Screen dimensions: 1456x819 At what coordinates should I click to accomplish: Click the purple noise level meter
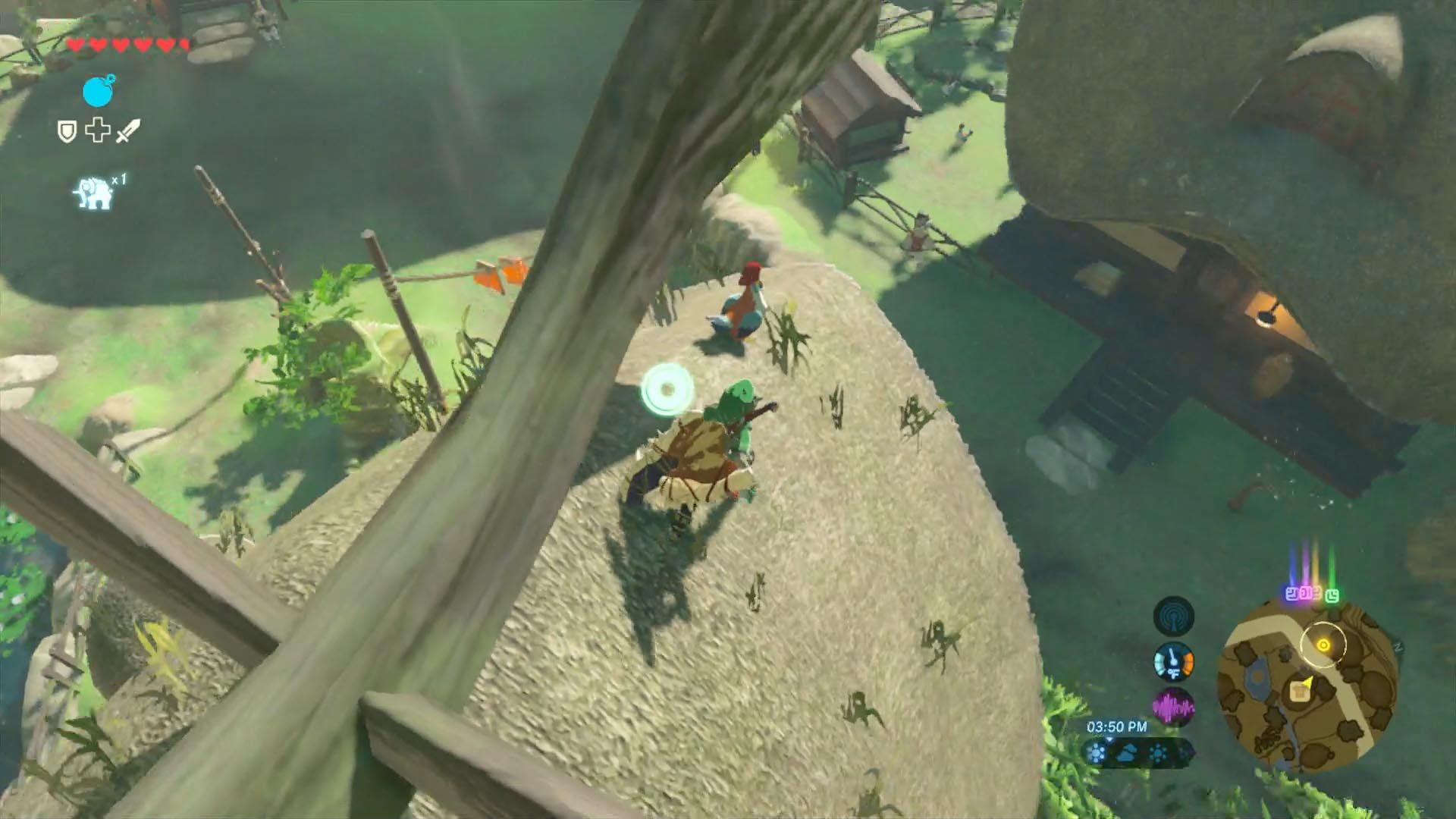1174,706
